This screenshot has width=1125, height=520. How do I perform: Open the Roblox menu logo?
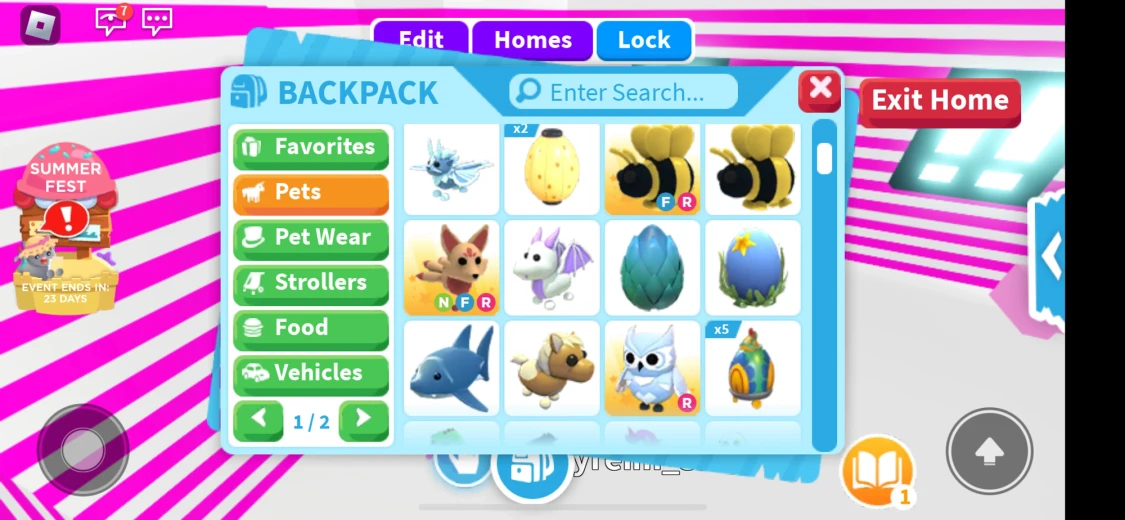coord(41,23)
